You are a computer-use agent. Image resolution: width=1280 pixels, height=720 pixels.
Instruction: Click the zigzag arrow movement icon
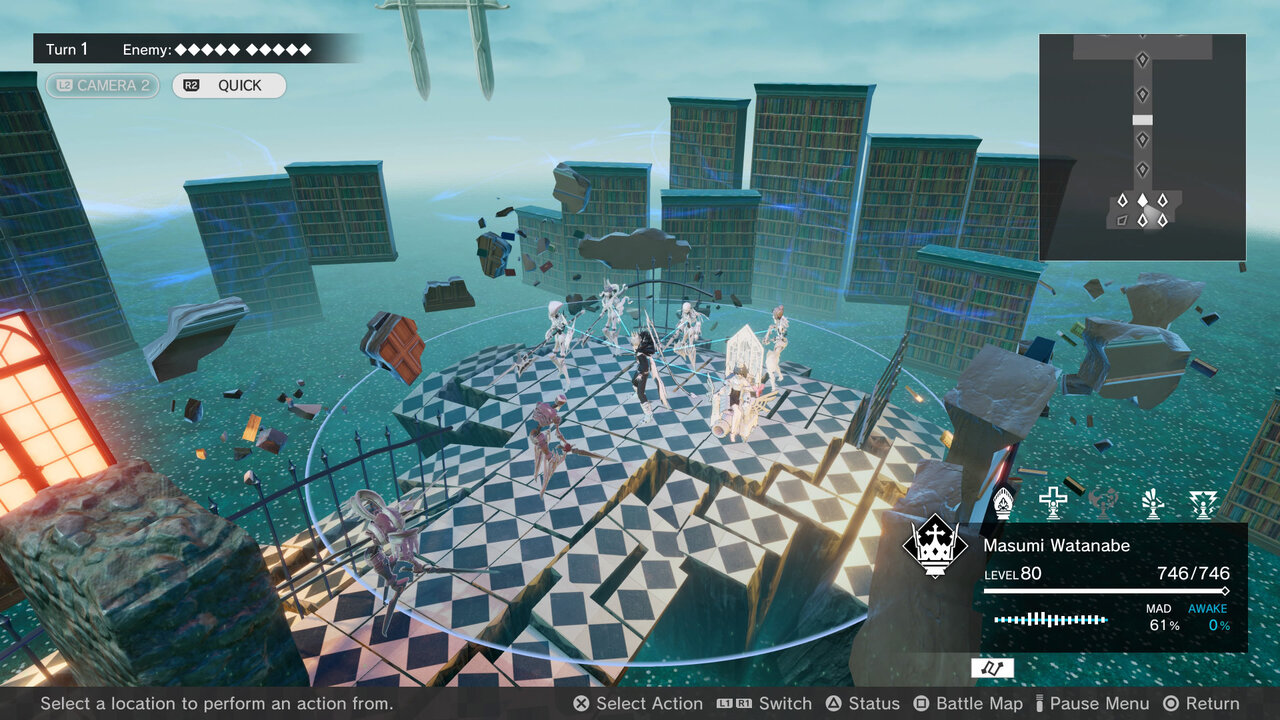pyautogui.click(x=992, y=668)
